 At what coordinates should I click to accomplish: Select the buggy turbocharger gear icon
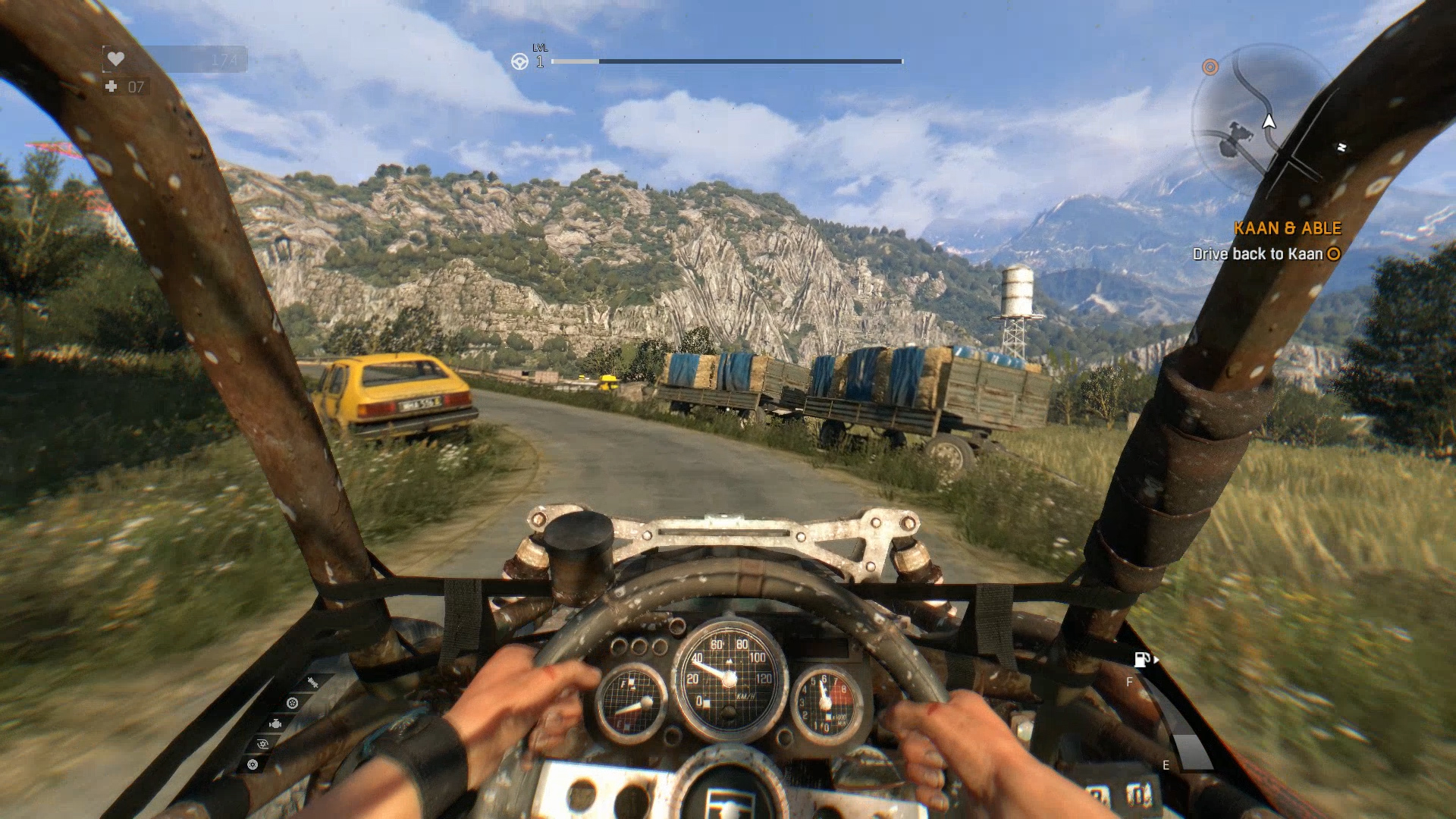(x=262, y=744)
